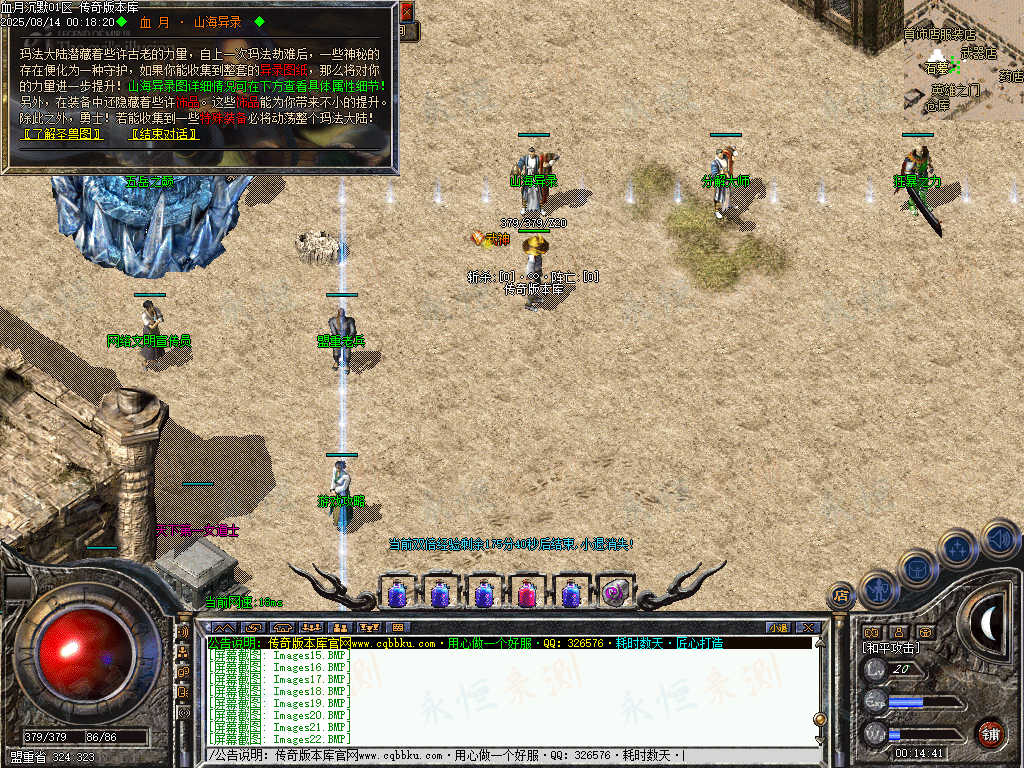Use the red potion in the belt

(x=527, y=594)
